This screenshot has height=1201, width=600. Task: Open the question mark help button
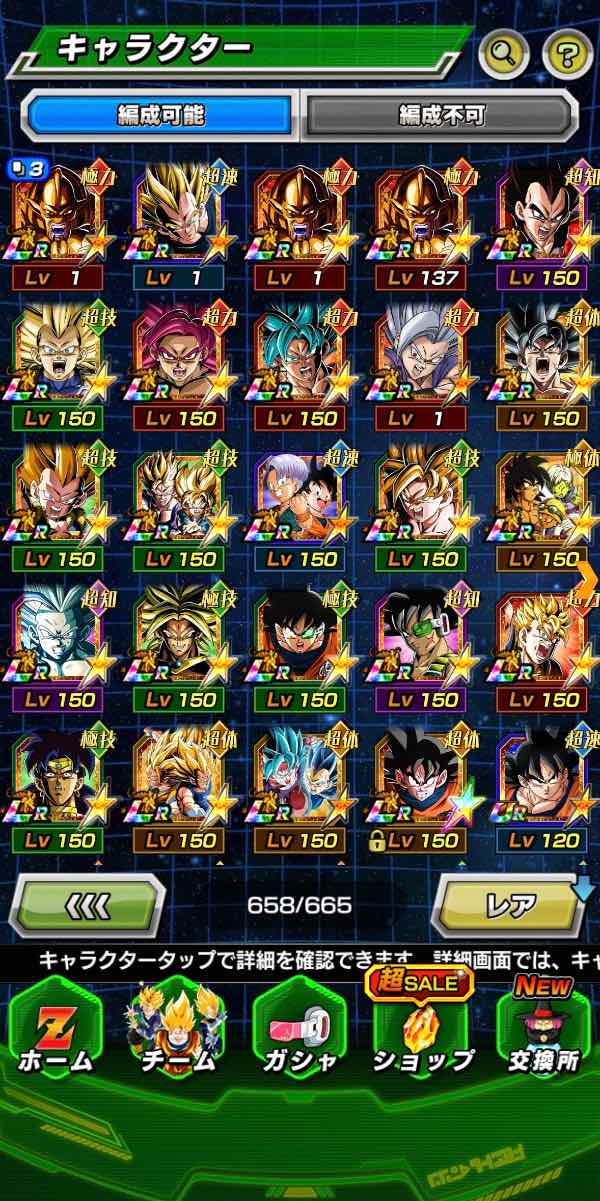(567, 54)
